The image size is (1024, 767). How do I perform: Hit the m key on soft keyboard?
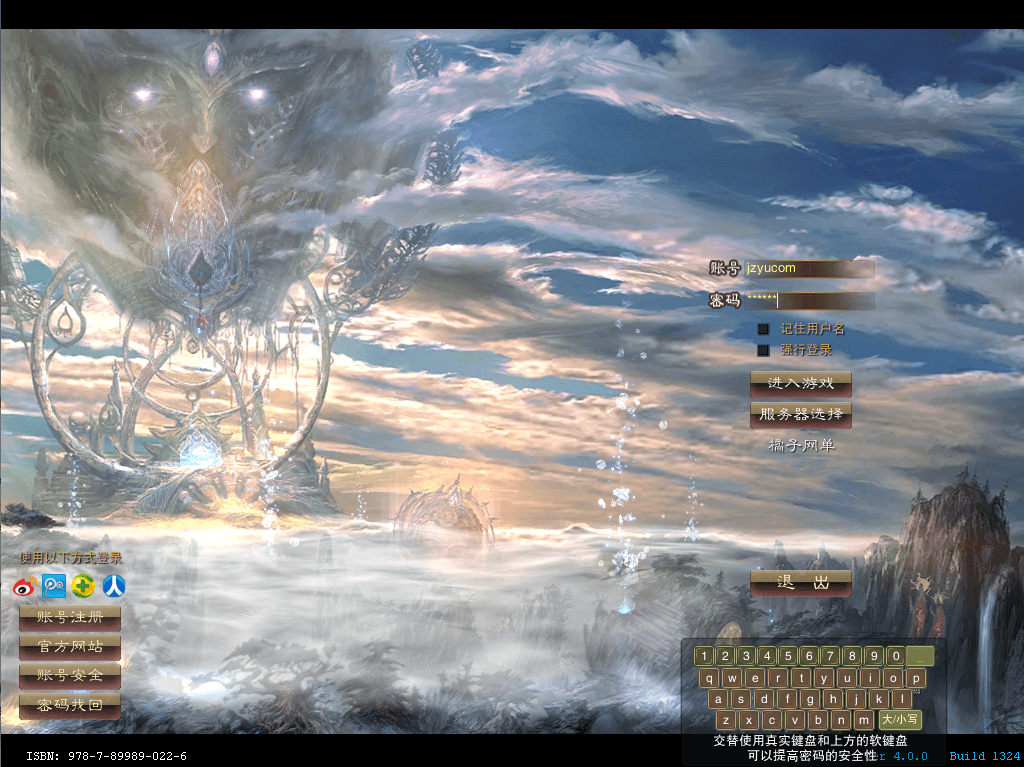click(863, 720)
